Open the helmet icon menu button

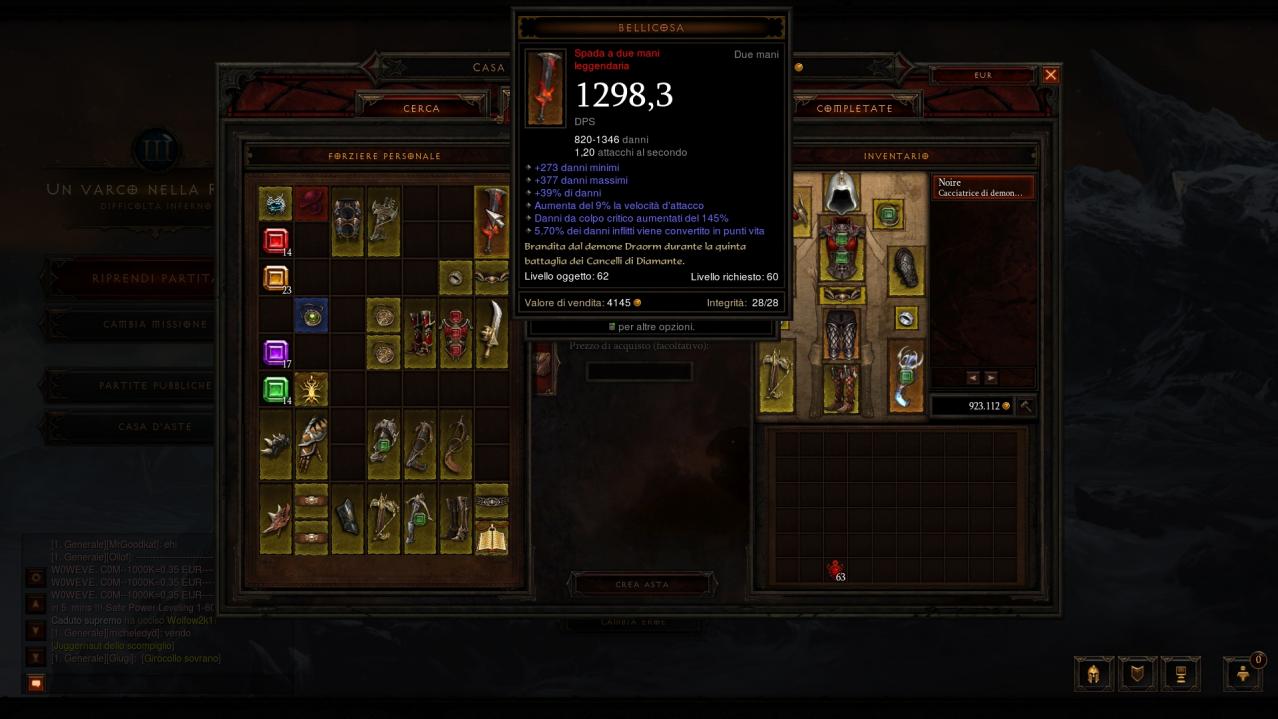(1093, 673)
